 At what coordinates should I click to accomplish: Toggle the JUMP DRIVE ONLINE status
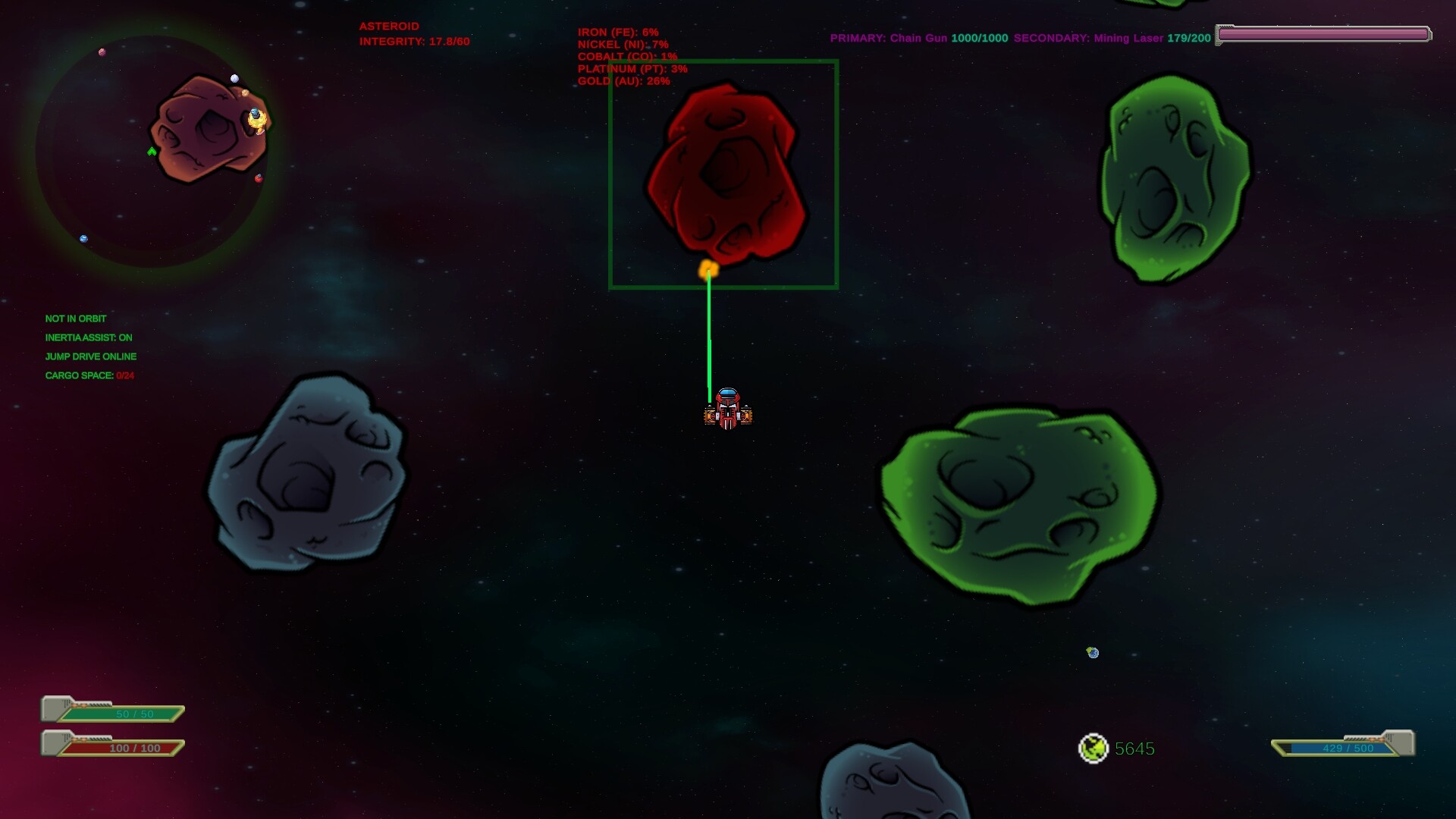91,356
